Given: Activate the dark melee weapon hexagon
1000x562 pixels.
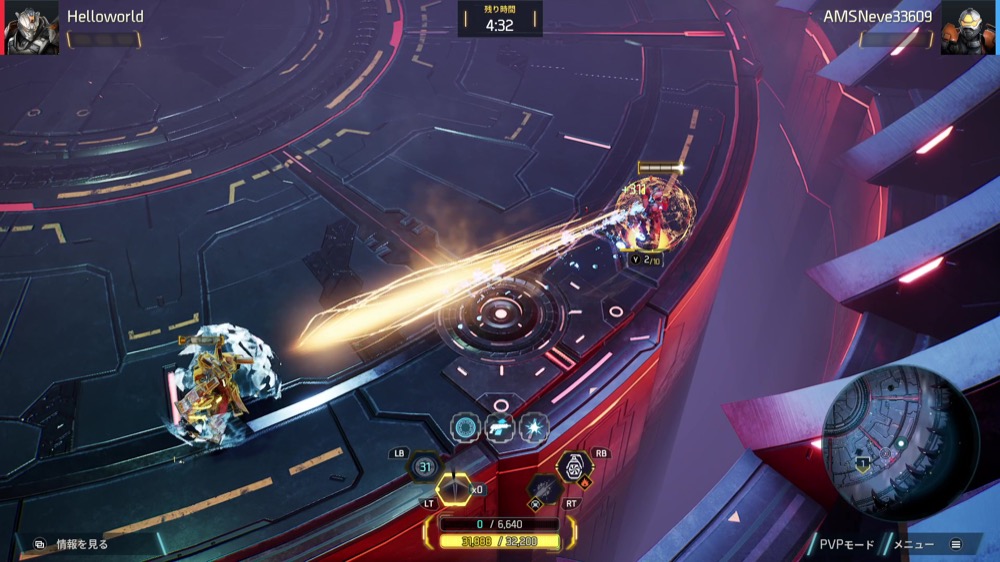Looking at the screenshot, I should [x=543, y=488].
